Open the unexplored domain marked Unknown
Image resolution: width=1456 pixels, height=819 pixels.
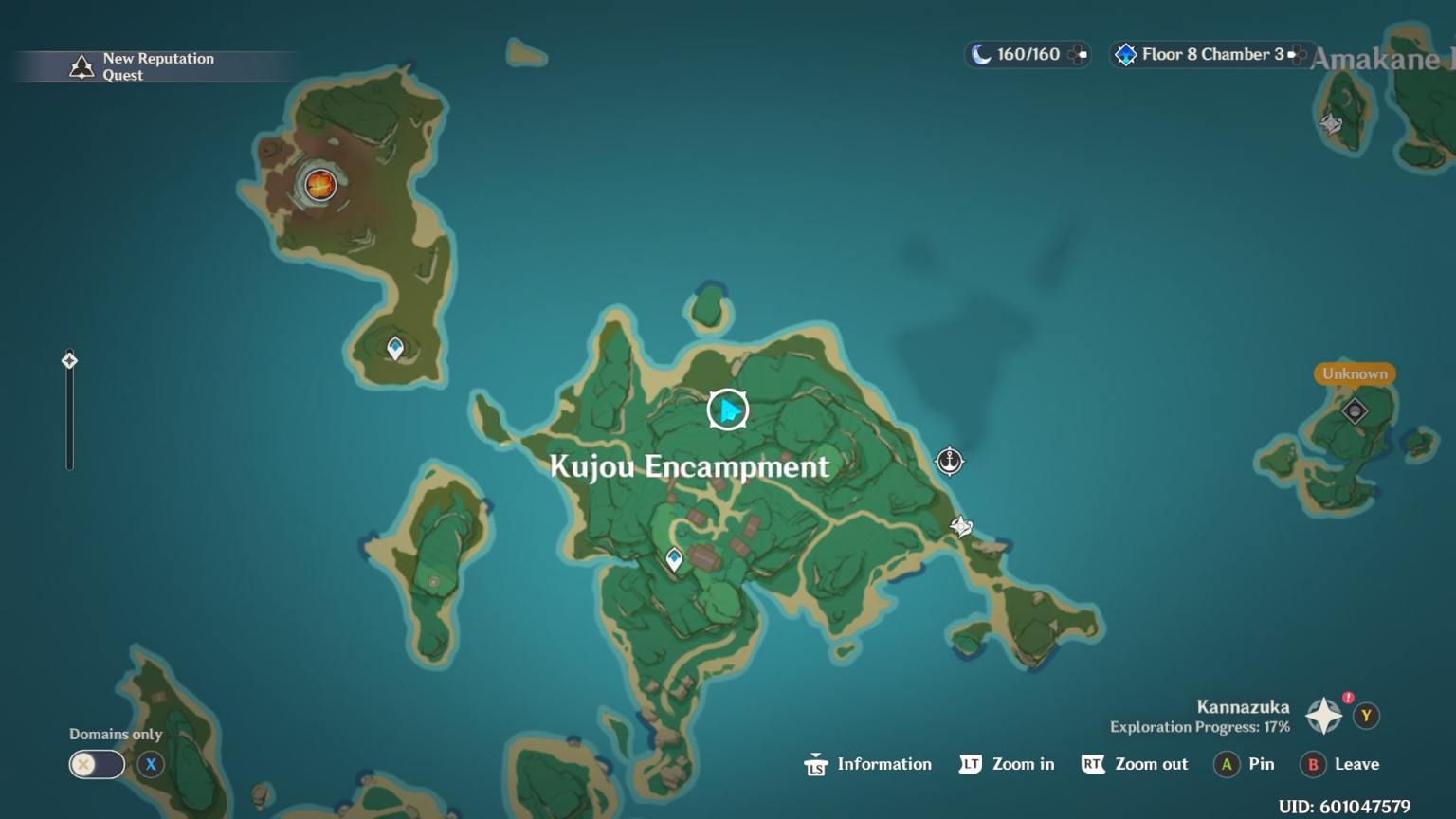click(1354, 409)
